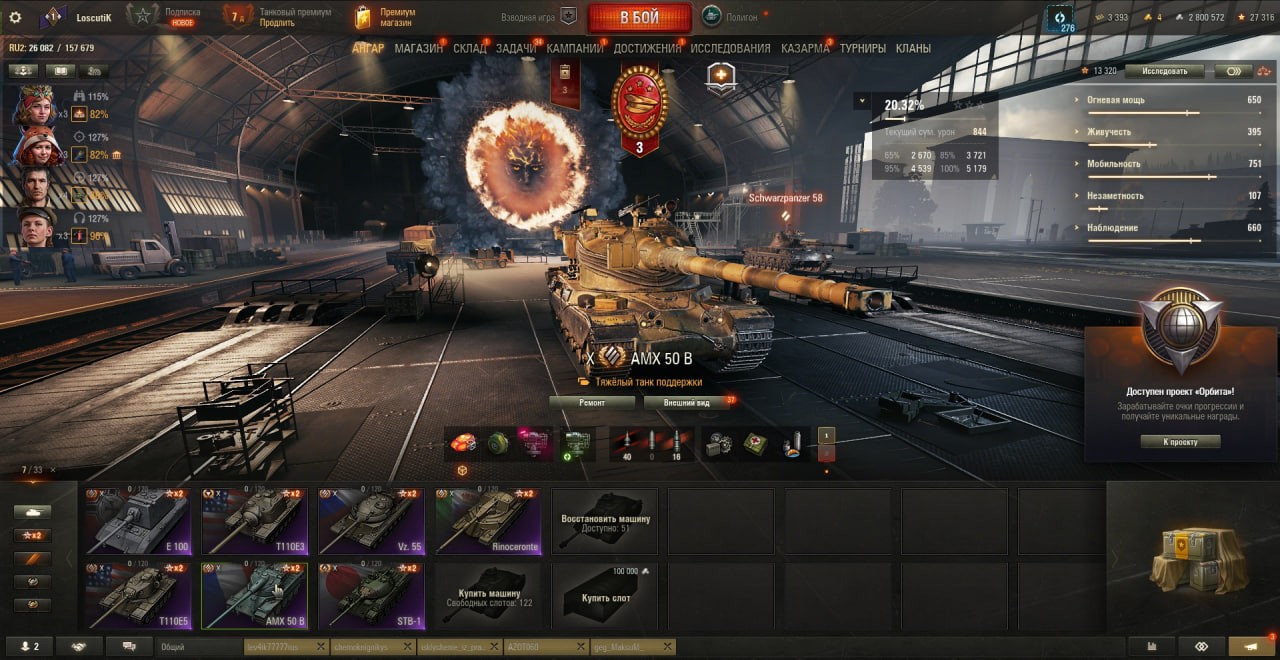This screenshot has height=660, width=1280.
Task: Show the КЛАНЫ tab
Action: pos(913,48)
